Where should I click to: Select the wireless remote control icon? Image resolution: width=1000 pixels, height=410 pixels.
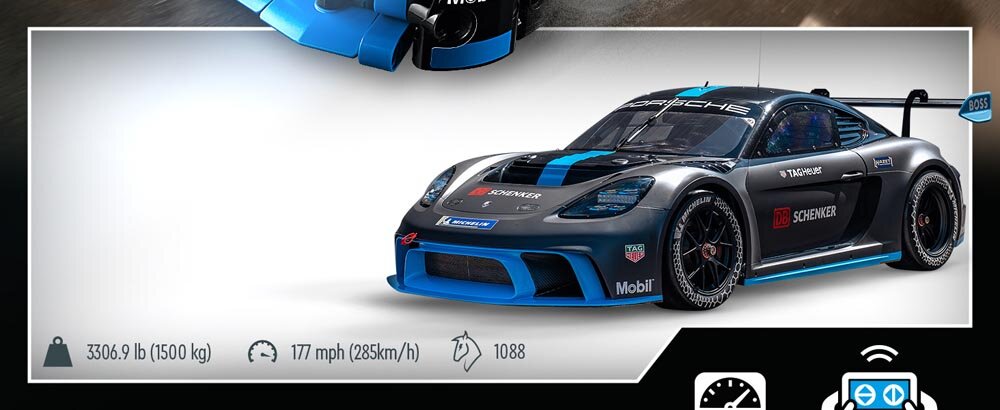point(864,385)
